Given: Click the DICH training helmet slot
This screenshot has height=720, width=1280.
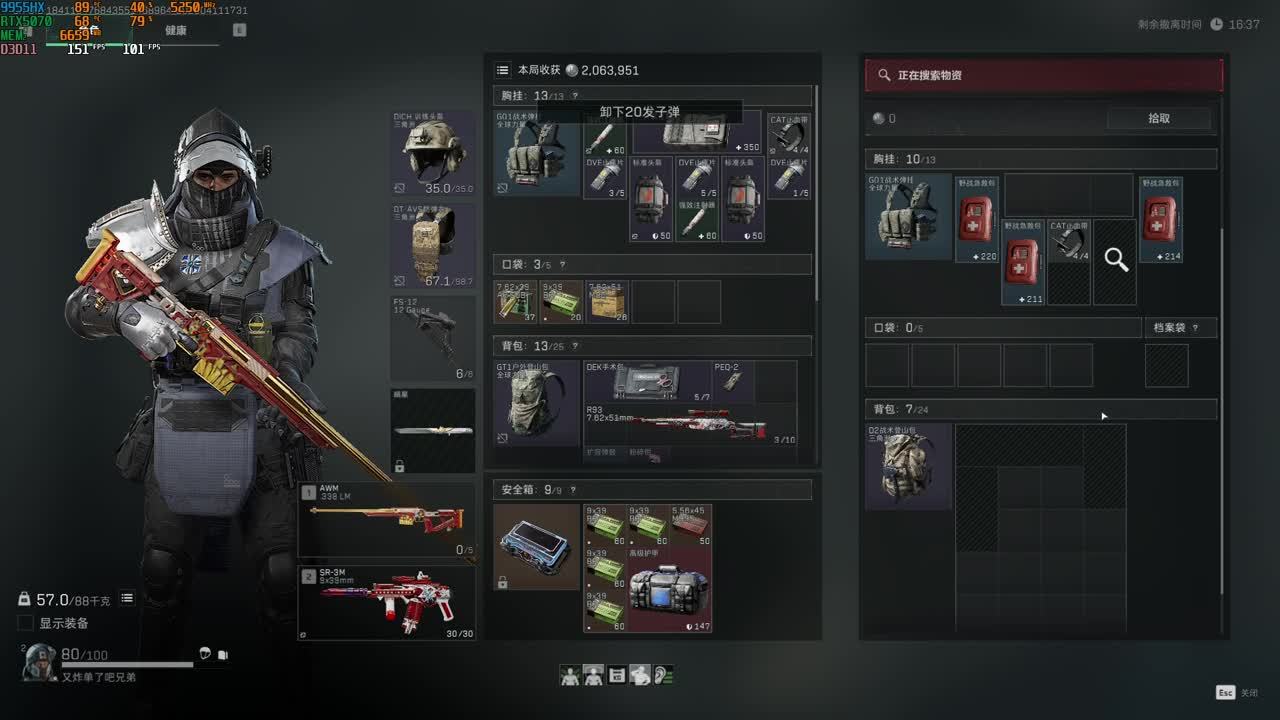Looking at the screenshot, I should (433, 153).
